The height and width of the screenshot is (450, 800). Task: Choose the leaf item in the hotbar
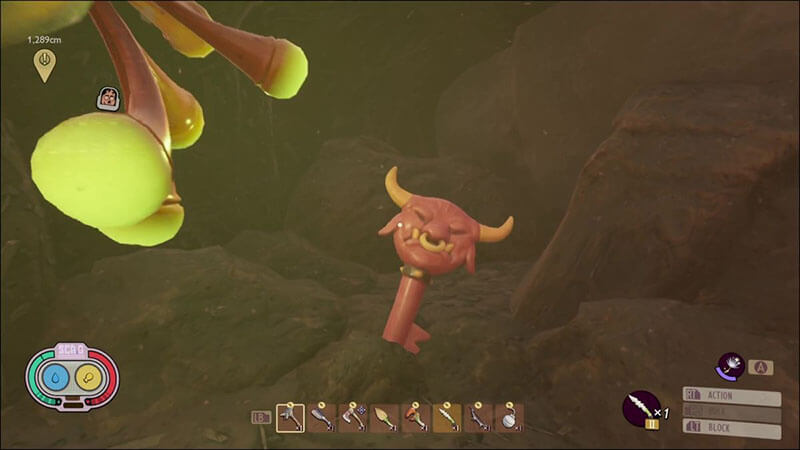tap(383, 417)
